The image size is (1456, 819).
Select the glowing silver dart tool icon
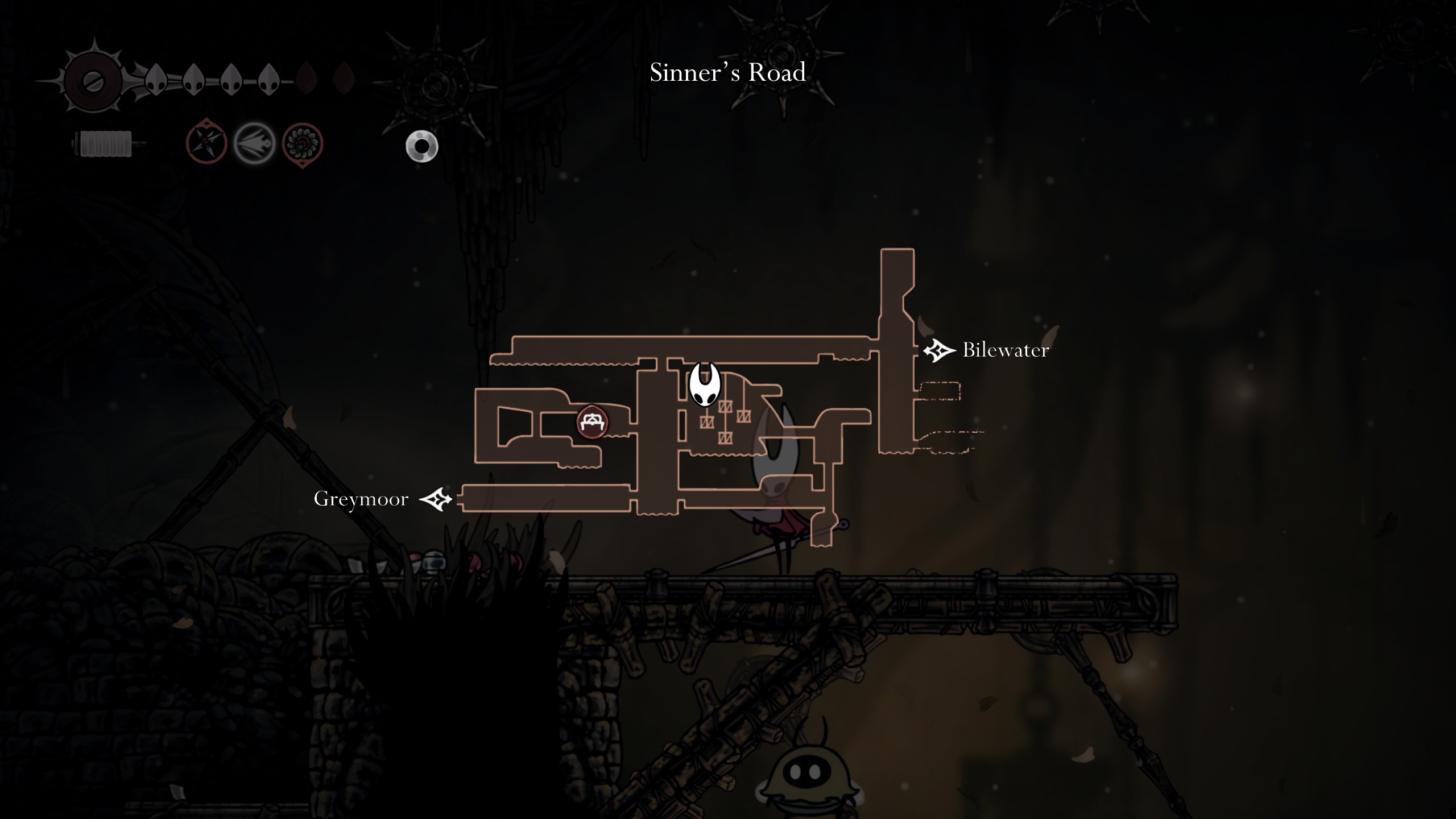pyautogui.click(x=254, y=143)
